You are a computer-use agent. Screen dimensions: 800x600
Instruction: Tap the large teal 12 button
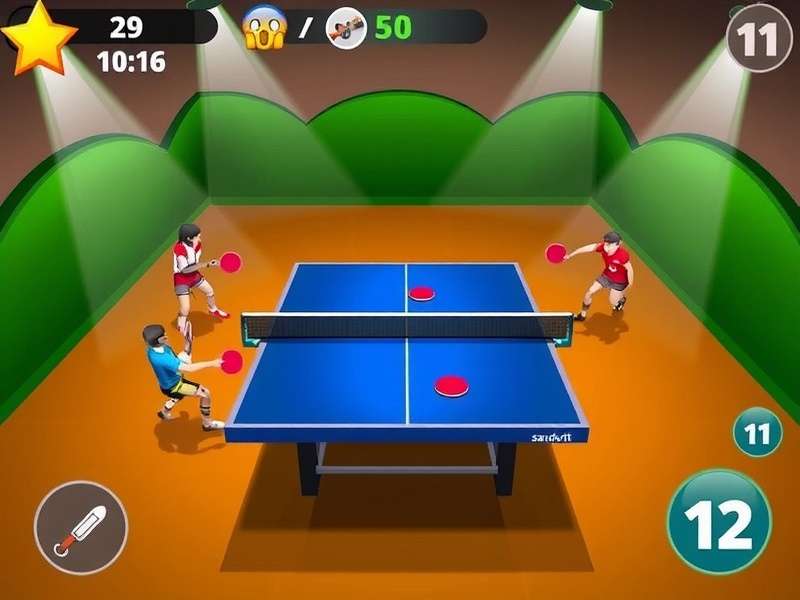(719, 521)
